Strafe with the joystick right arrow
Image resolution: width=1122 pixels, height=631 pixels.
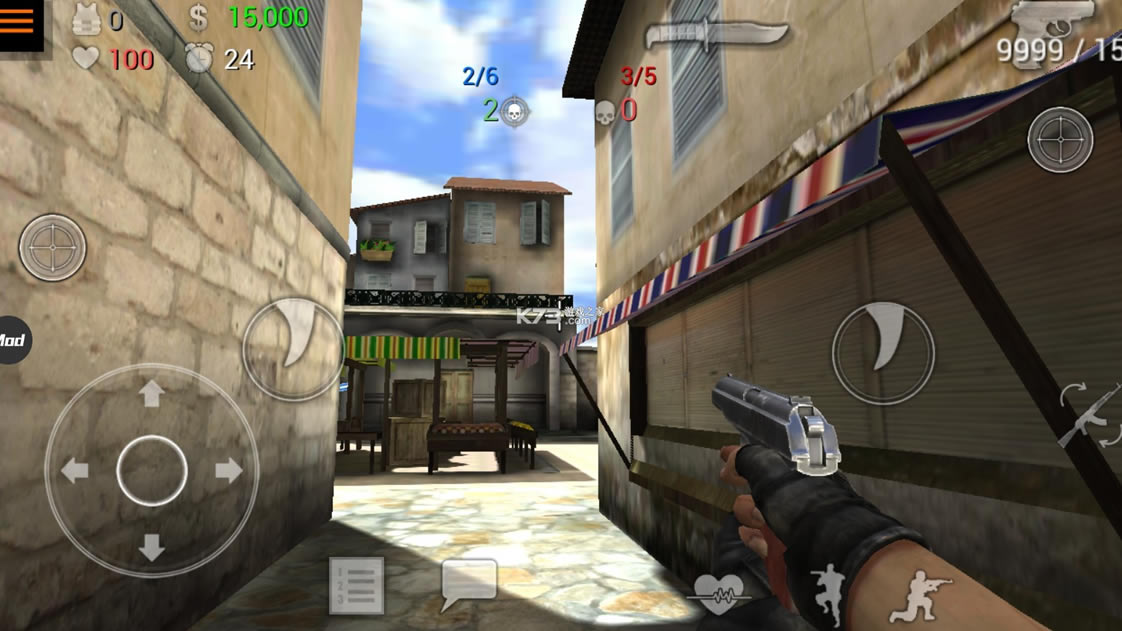(228, 470)
